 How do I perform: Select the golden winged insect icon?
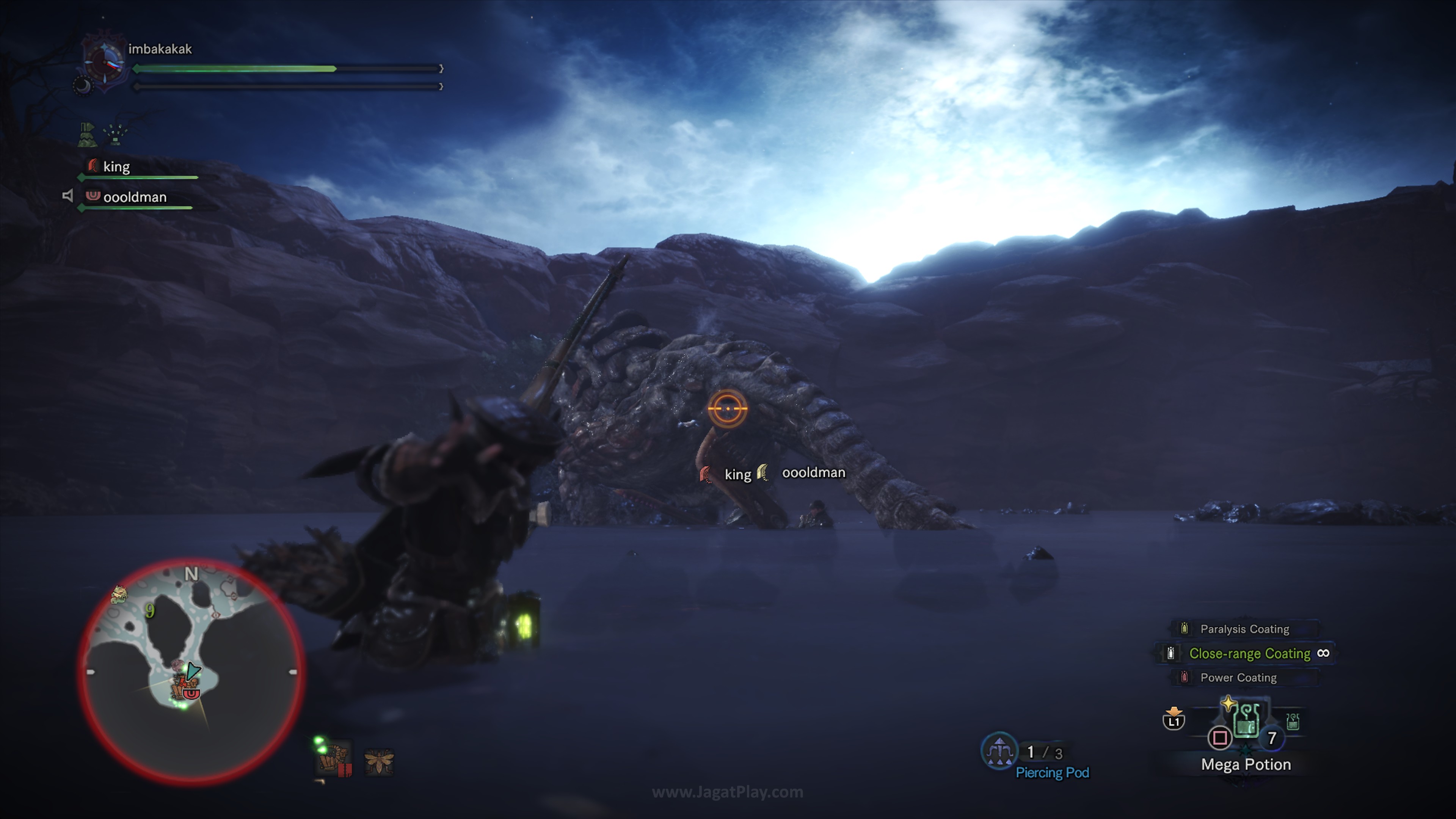379,761
